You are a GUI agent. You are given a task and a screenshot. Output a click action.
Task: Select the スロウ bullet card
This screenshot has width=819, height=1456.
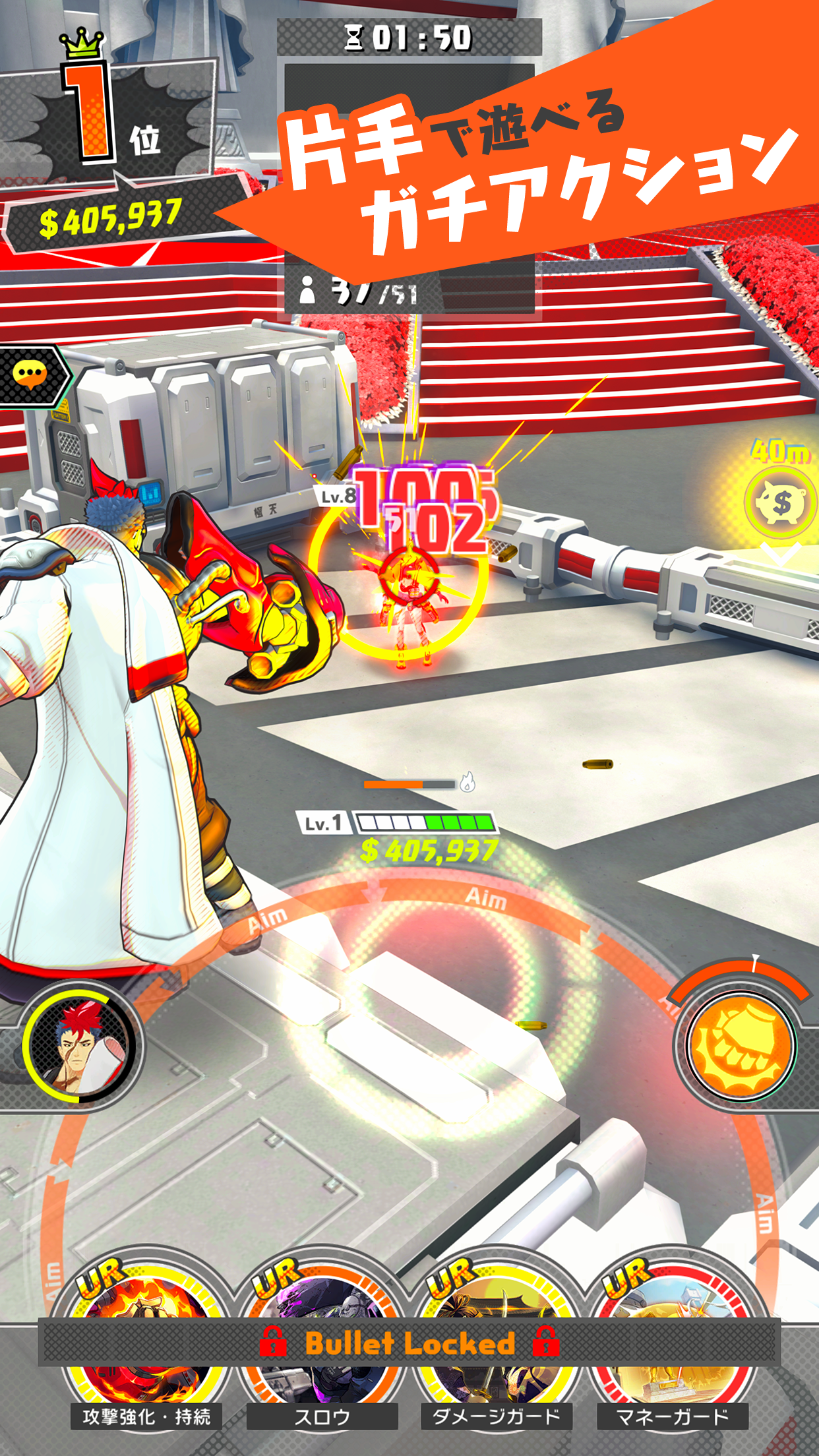(x=322, y=1339)
